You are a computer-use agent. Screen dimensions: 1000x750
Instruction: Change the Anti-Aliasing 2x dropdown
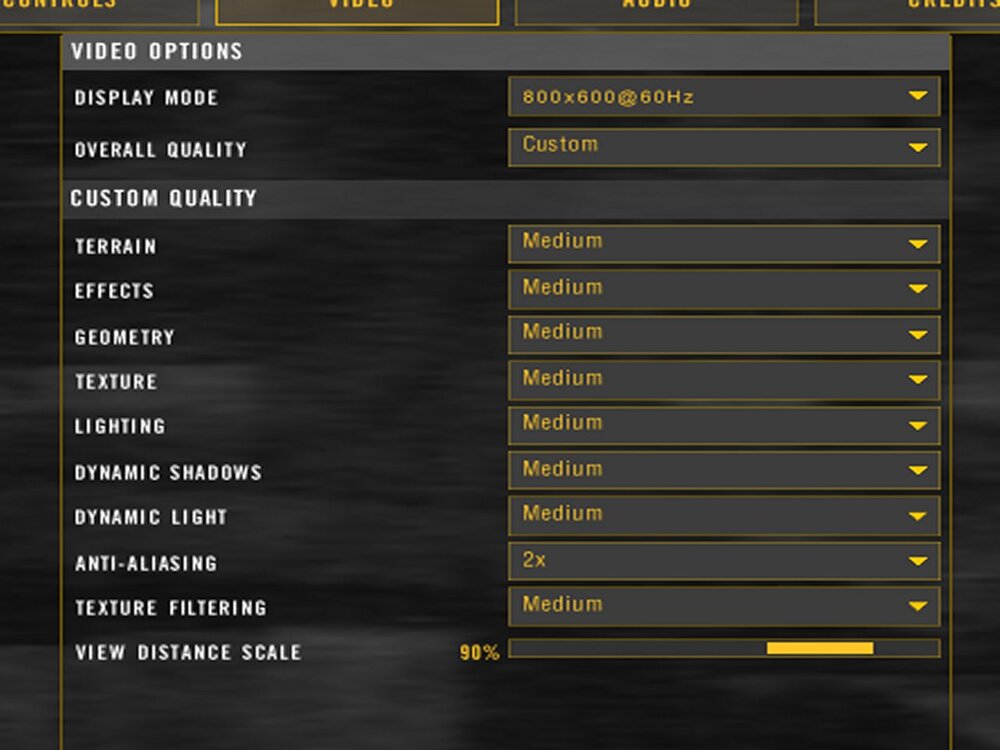[x=724, y=562]
